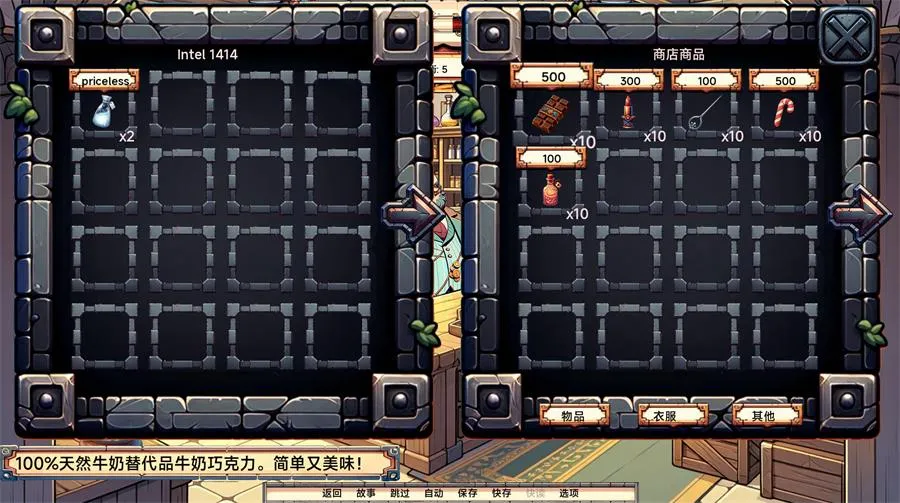Open the 衣服 clothing tab
Viewport: 900px width, 503px height.
coord(671,415)
